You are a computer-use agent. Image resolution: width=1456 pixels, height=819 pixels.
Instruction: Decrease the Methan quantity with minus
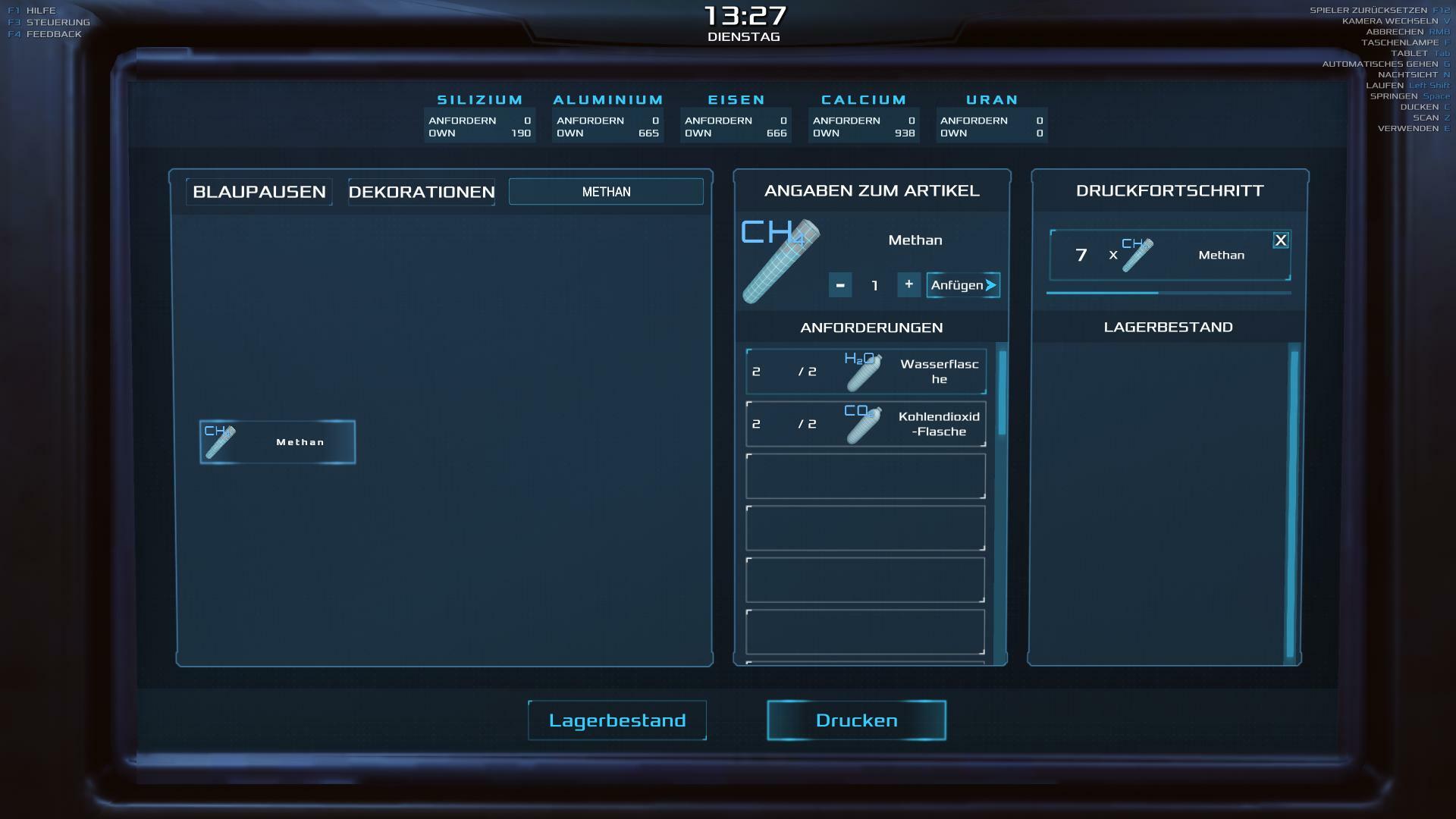pyautogui.click(x=840, y=285)
